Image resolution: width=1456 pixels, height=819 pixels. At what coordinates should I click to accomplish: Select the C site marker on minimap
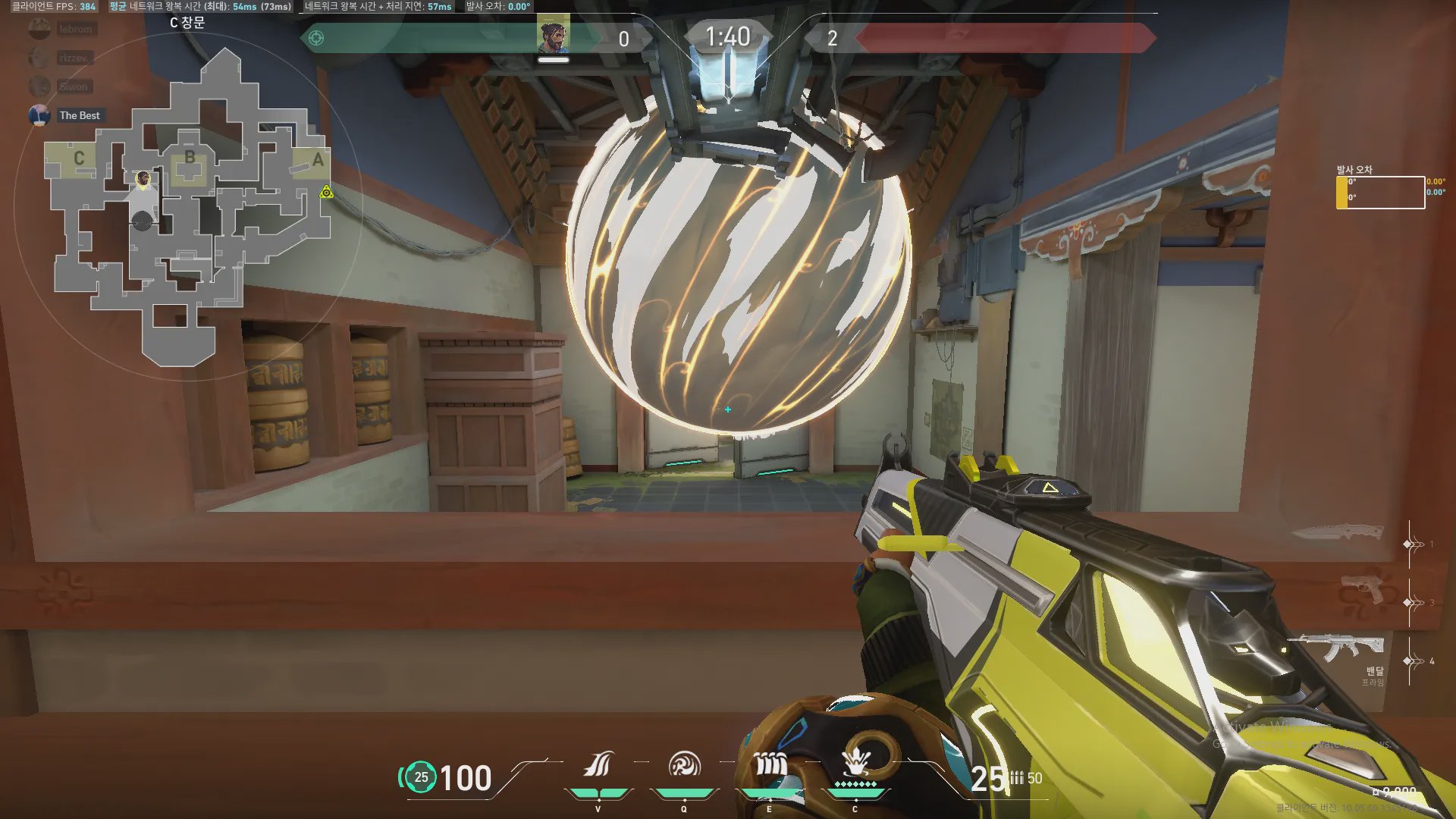coord(79,158)
